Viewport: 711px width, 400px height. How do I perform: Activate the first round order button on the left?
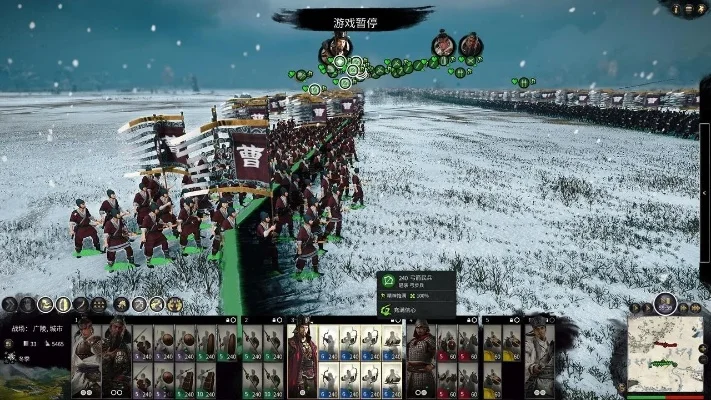[10, 304]
